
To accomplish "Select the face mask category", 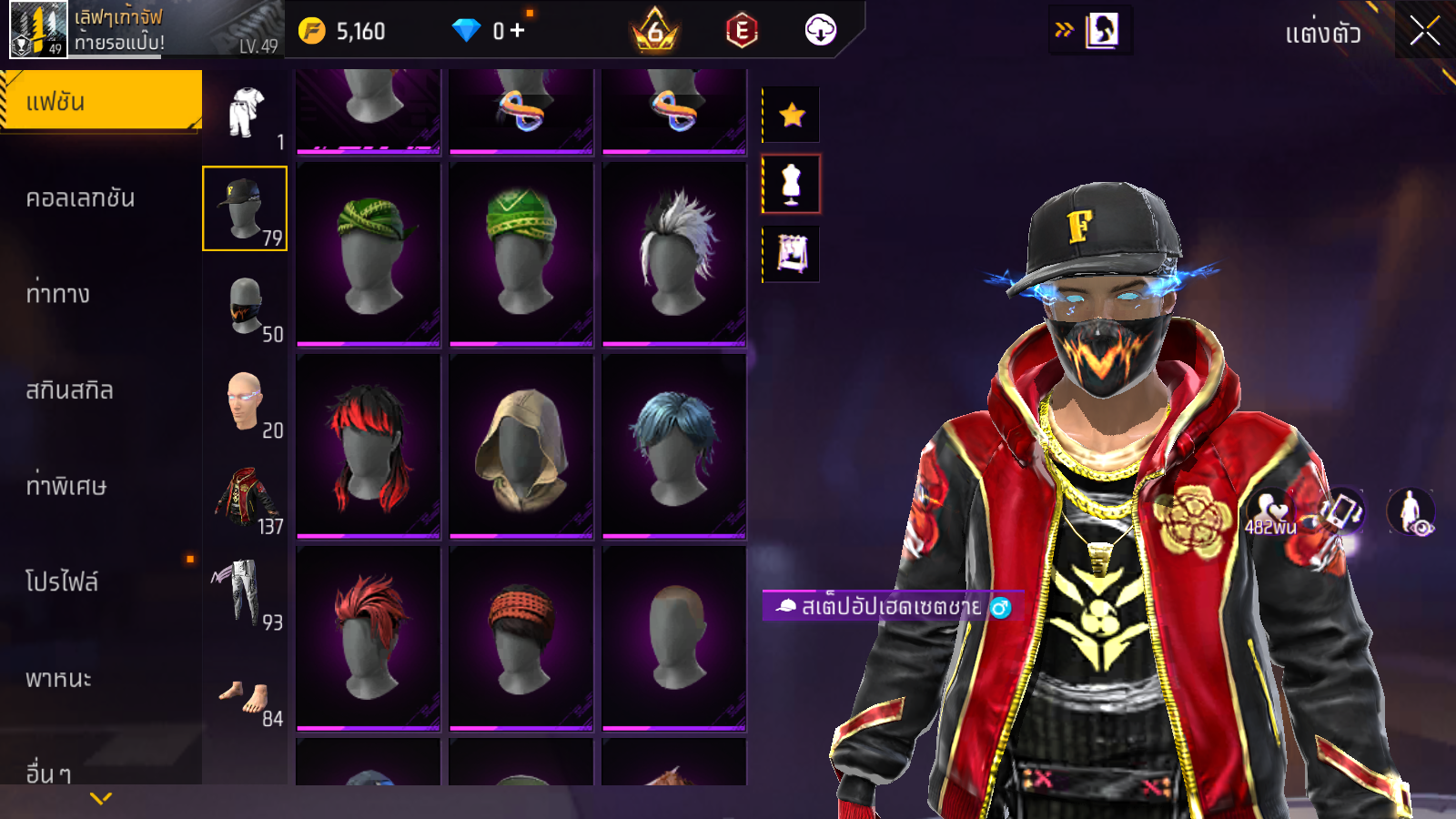I will point(245,306).
